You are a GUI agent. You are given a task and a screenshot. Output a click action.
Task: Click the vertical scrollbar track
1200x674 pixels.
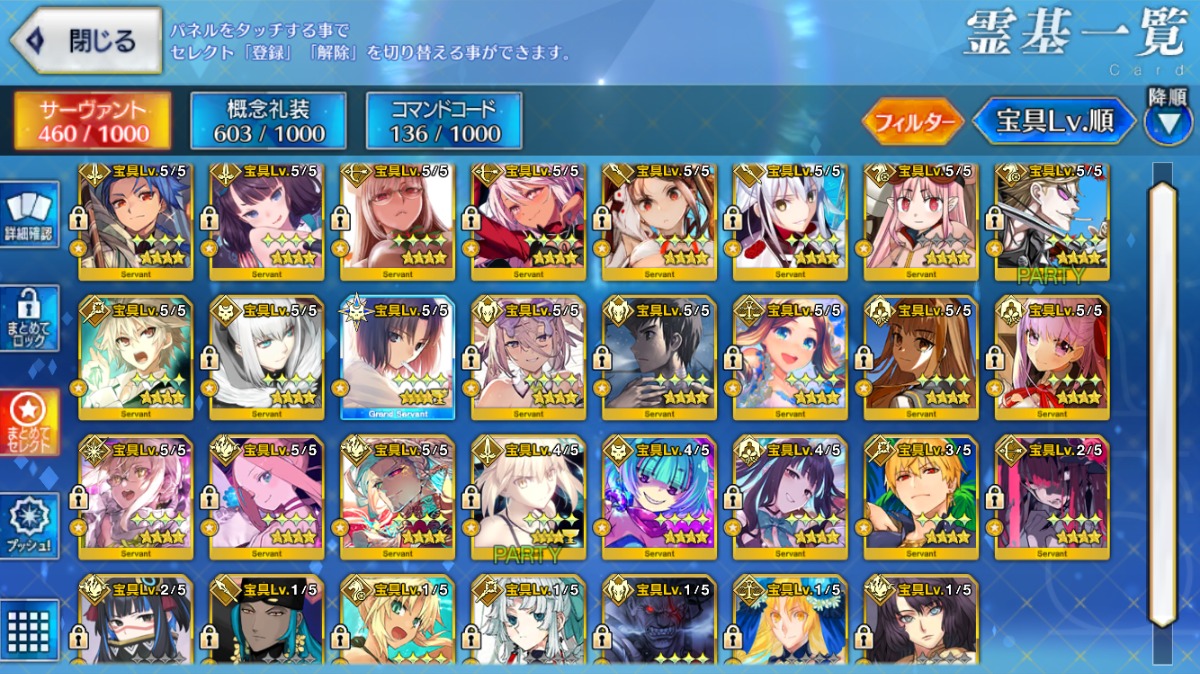coord(1162,400)
